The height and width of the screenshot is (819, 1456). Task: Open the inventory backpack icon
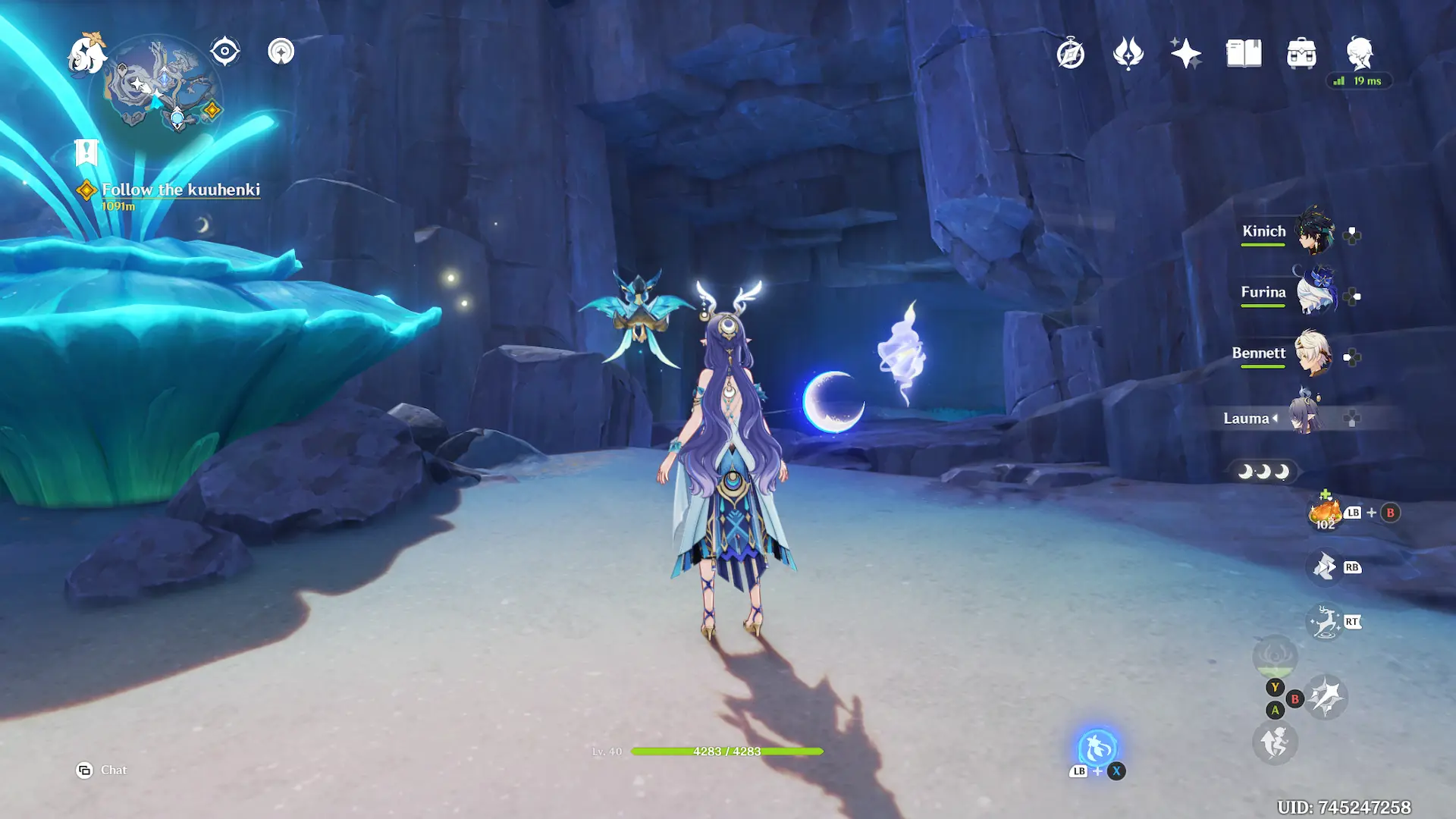pyautogui.click(x=1301, y=54)
